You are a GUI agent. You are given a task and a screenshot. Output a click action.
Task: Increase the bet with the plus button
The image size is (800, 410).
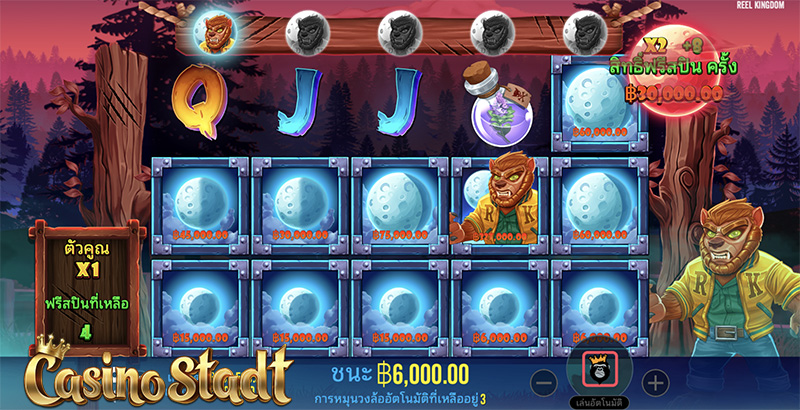[654, 382]
